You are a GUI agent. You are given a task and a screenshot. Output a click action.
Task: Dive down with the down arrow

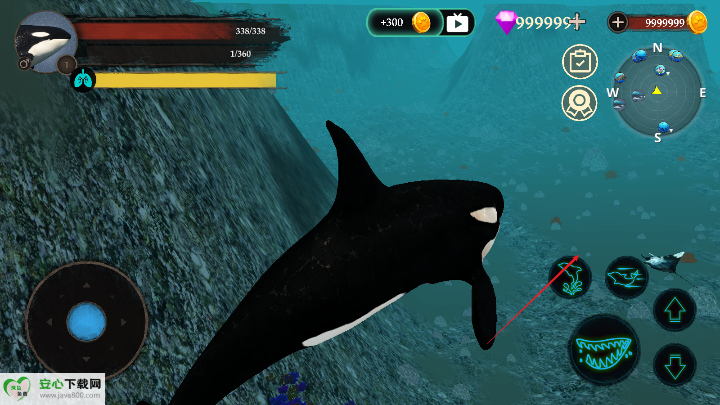click(674, 364)
